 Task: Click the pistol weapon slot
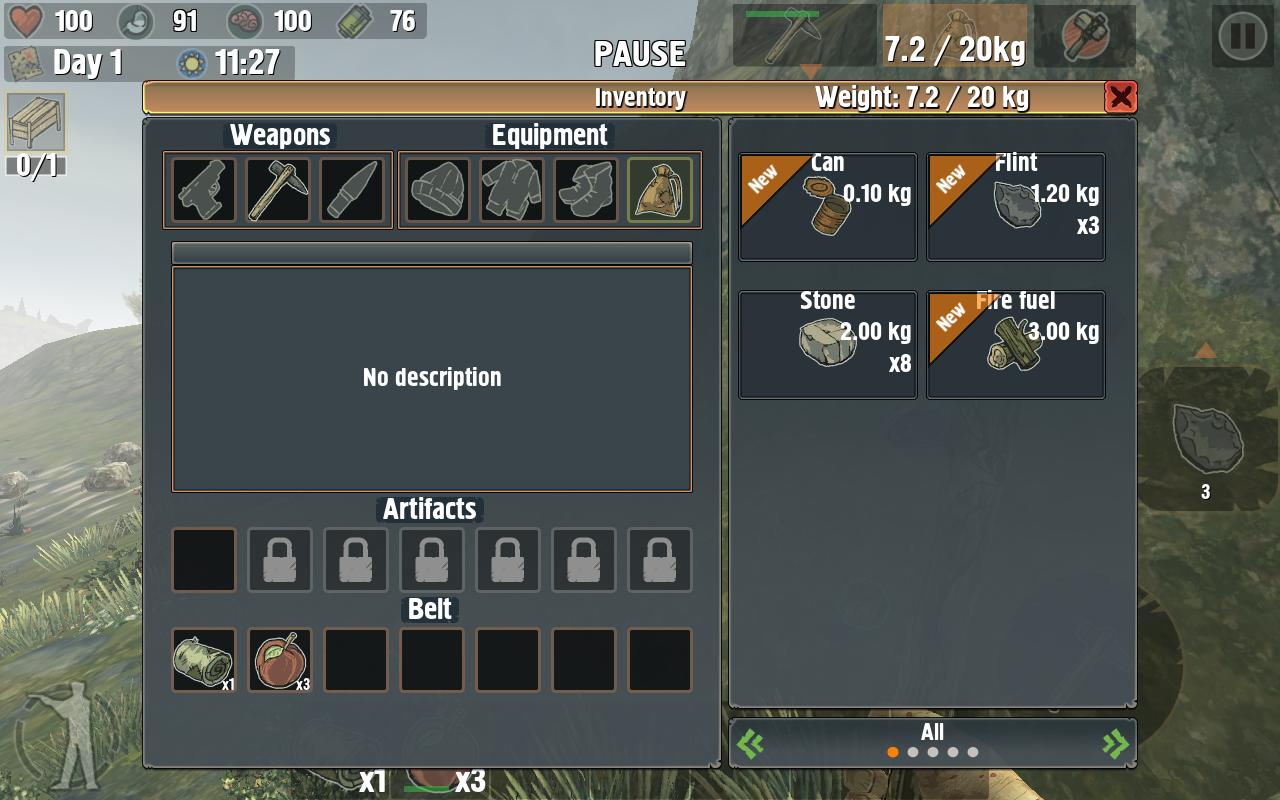(x=204, y=190)
